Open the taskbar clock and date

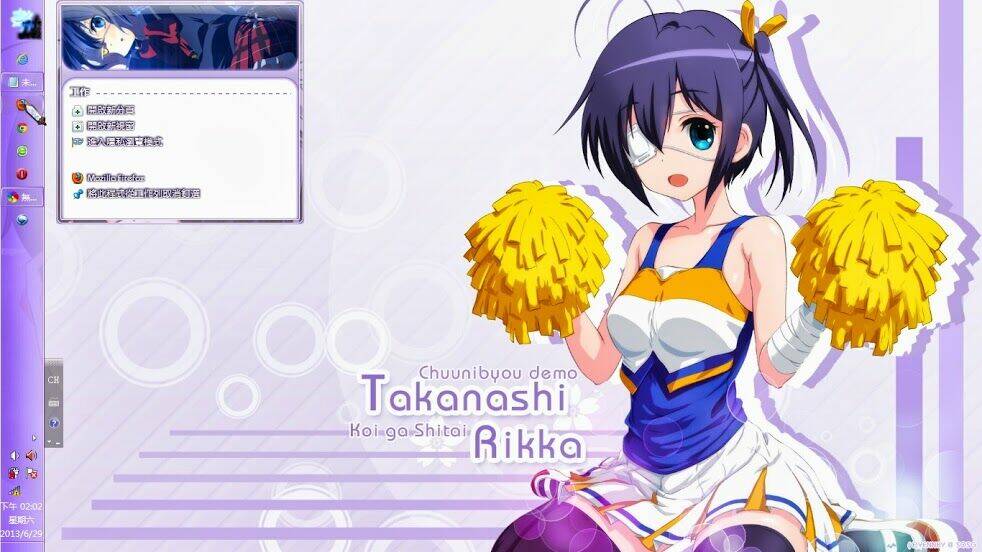[22, 519]
